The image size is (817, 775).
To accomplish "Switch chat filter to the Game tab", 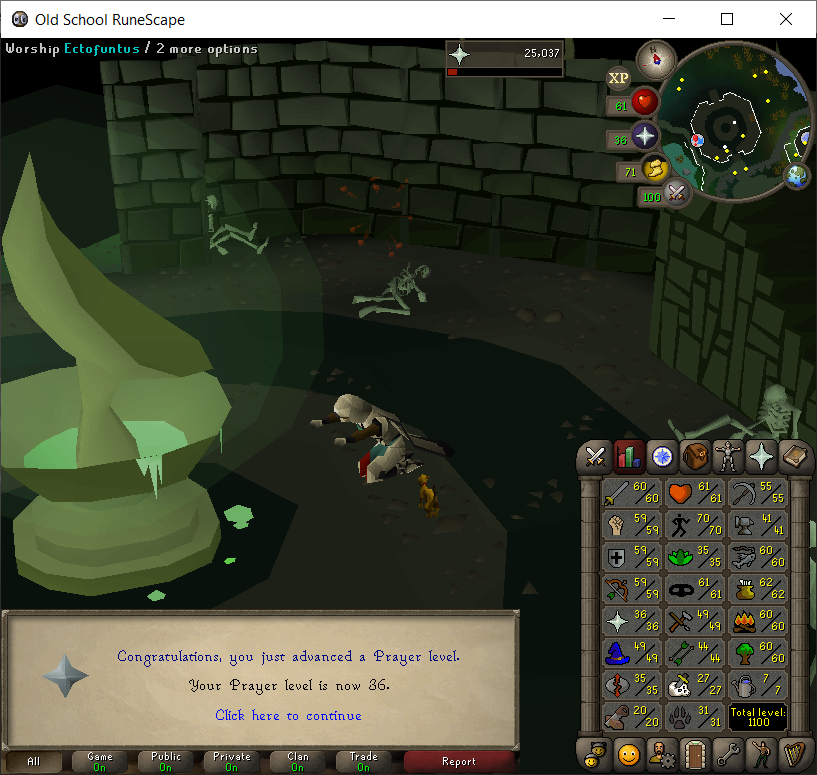I will tap(100, 762).
